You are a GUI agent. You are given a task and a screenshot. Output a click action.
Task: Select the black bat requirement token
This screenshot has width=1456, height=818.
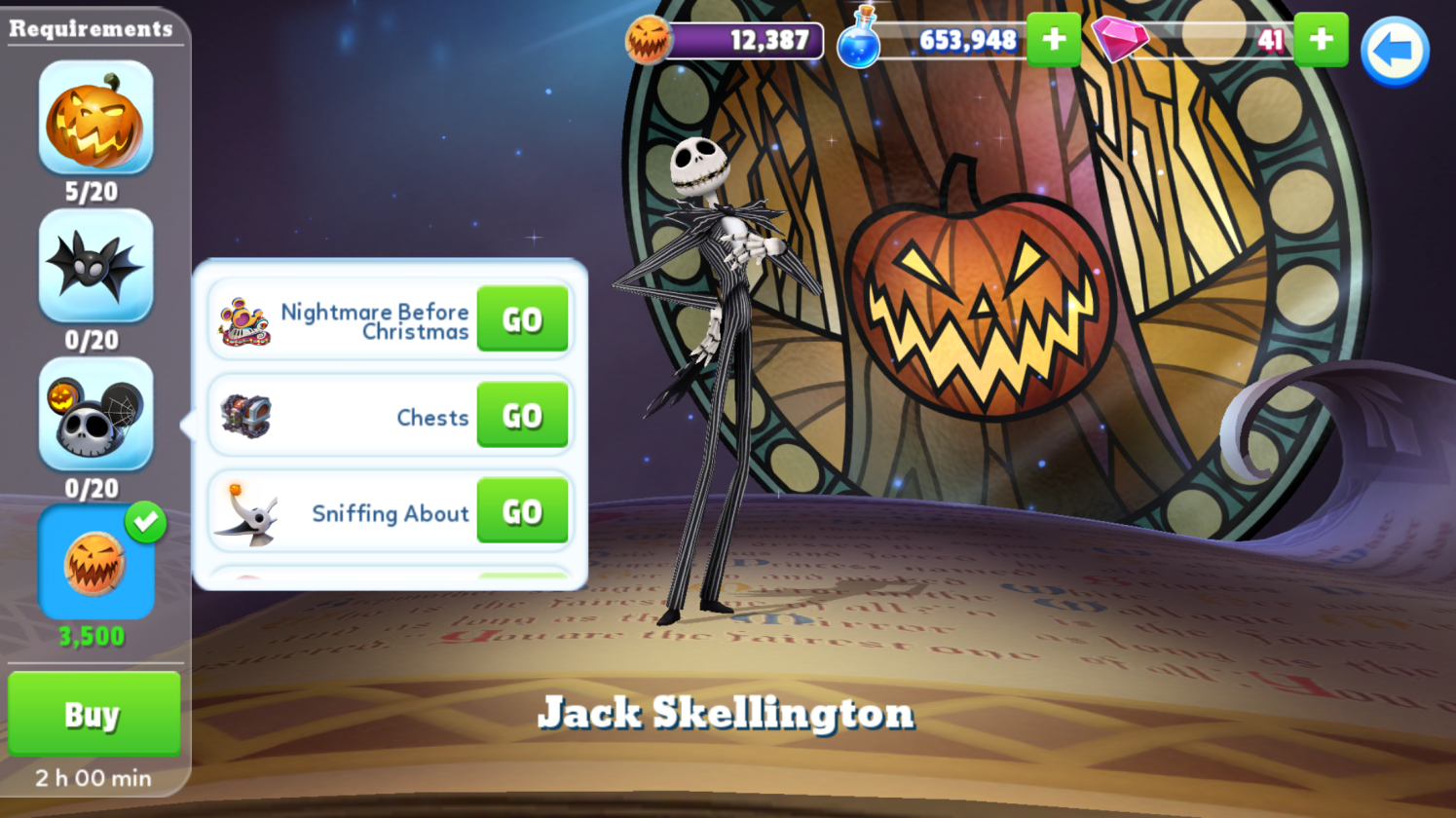(95, 266)
